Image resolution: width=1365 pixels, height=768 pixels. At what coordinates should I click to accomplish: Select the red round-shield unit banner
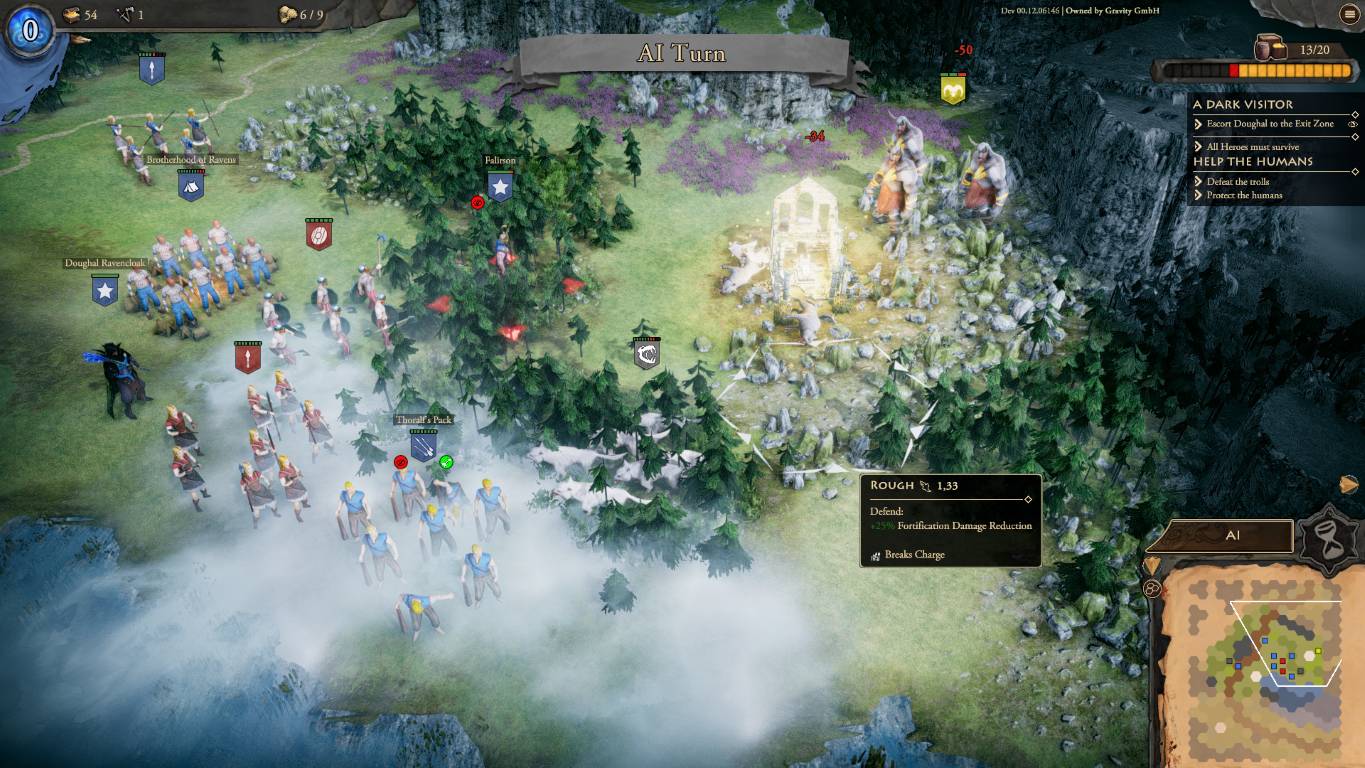tap(319, 234)
